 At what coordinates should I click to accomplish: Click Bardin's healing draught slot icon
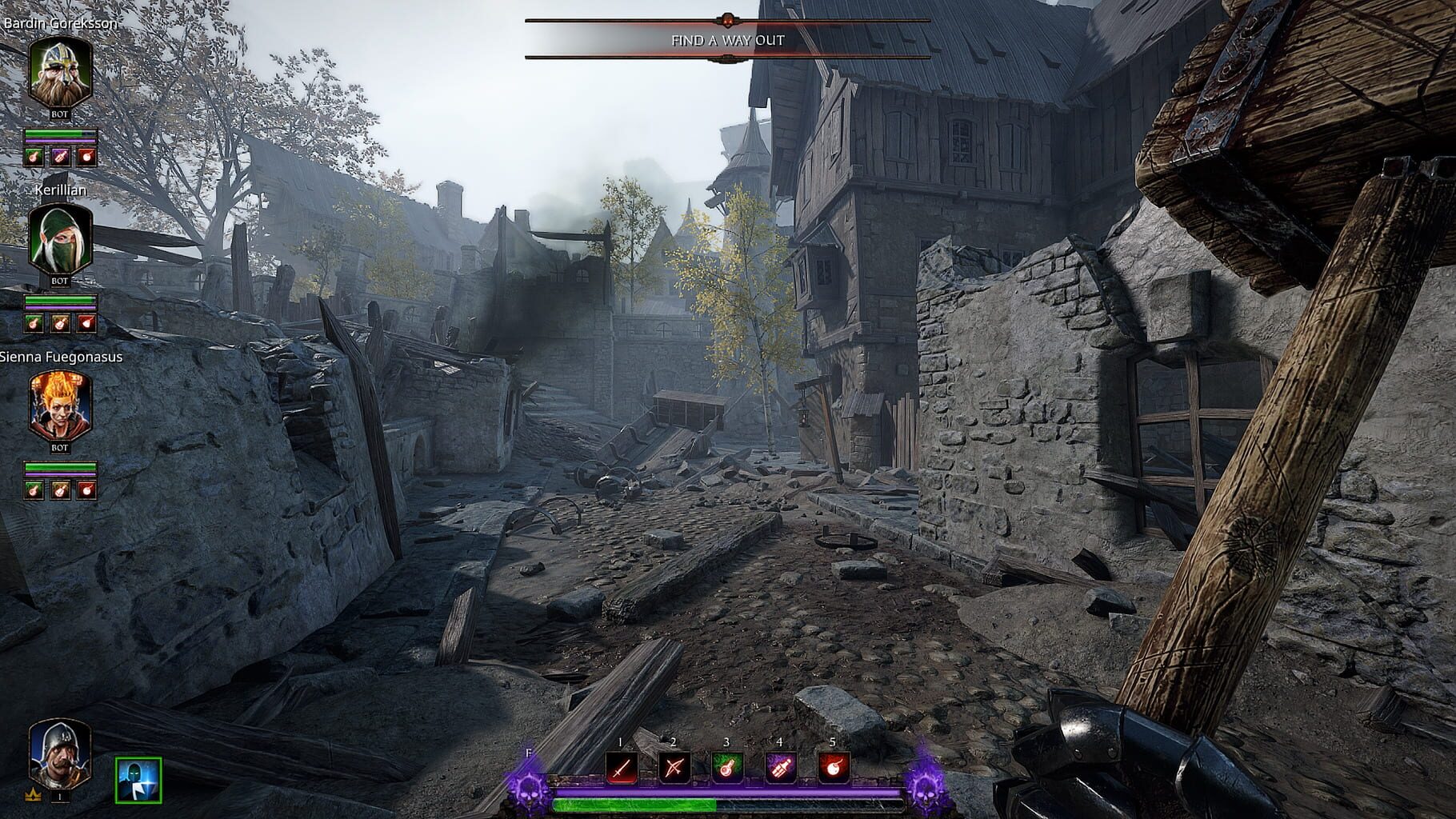[34, 158]
